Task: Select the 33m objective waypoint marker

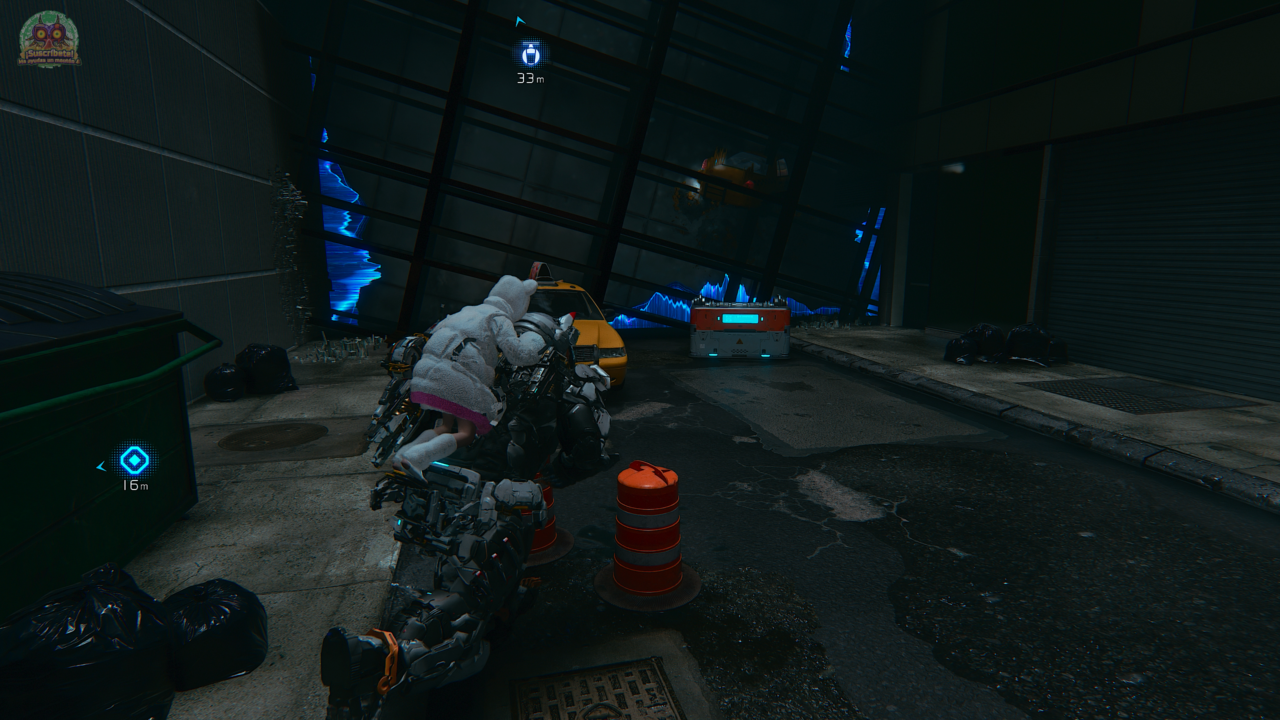Action: point(529,54)
